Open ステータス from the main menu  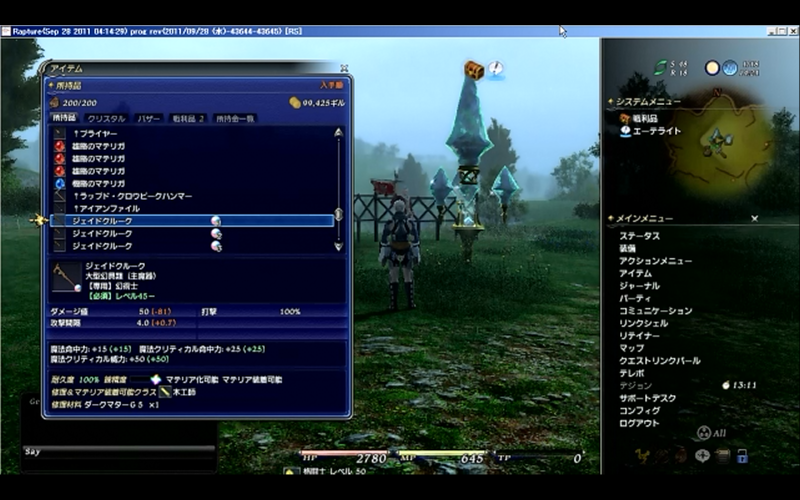point(639,236)
